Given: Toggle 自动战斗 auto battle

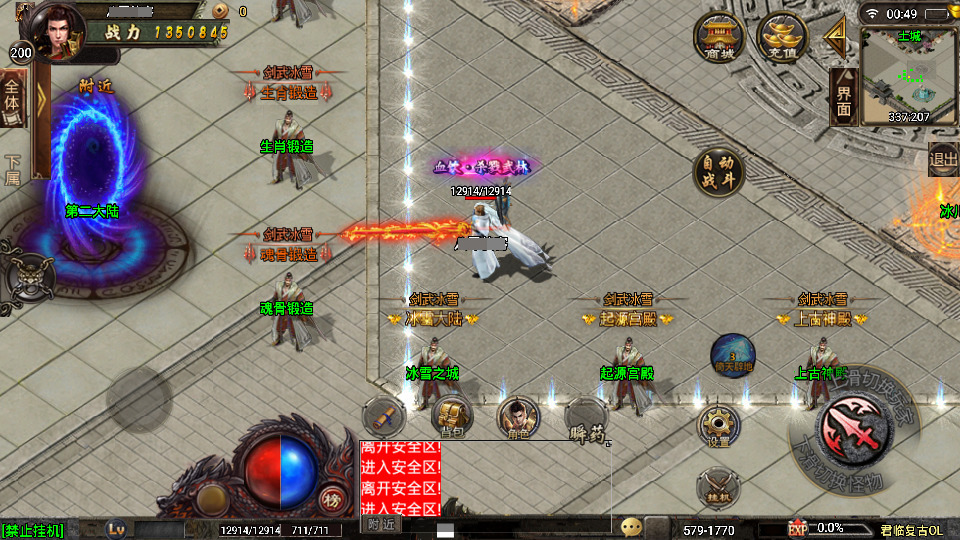Looking at the screenshot, I should (x=719, y=172).
